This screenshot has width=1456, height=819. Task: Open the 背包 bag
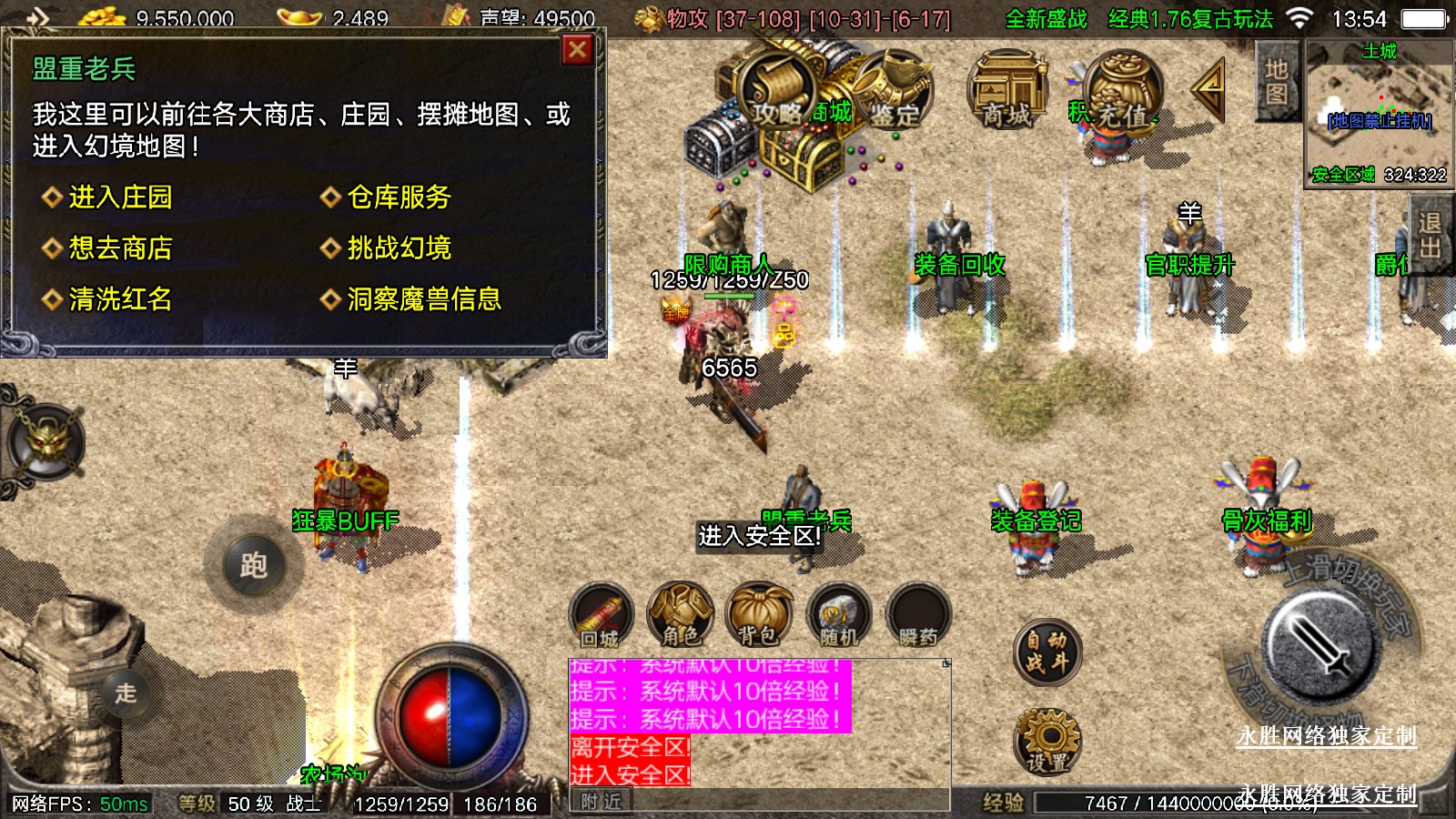(758, 616)
